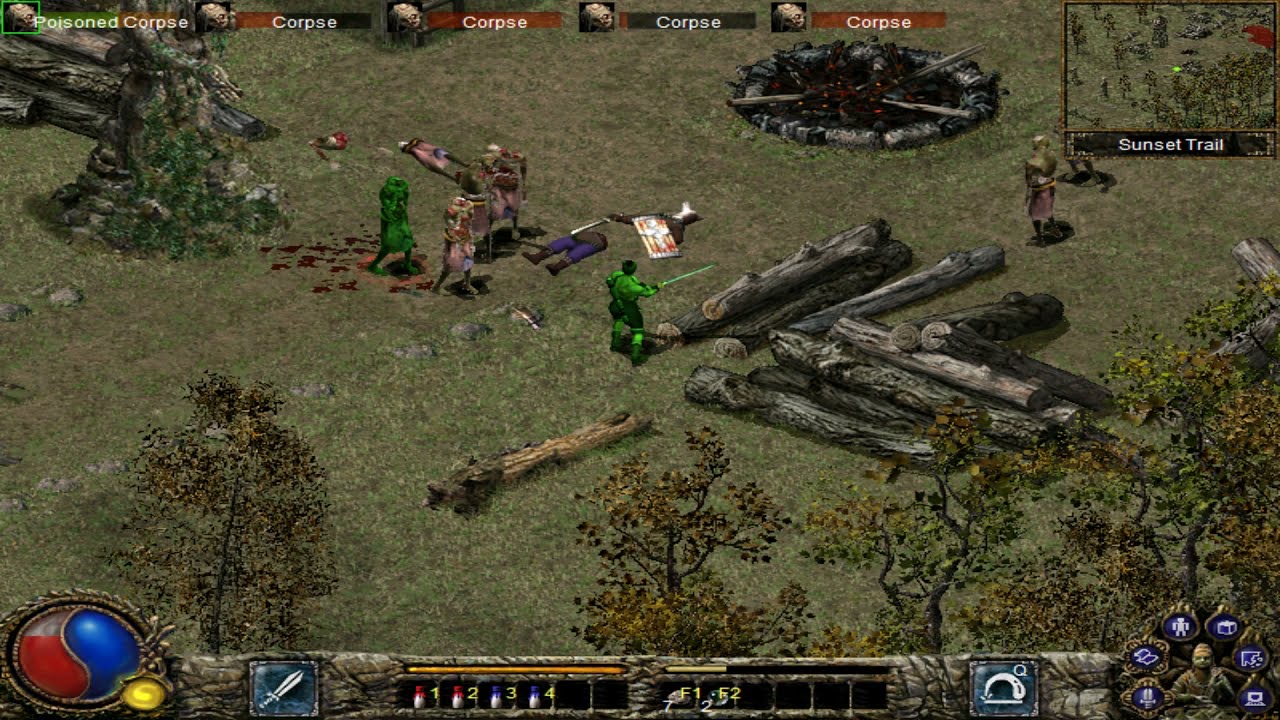Select the Poisoned Corpse target portrait
1280x720 pixels.
pyautogui.click(x=20, y=17)
